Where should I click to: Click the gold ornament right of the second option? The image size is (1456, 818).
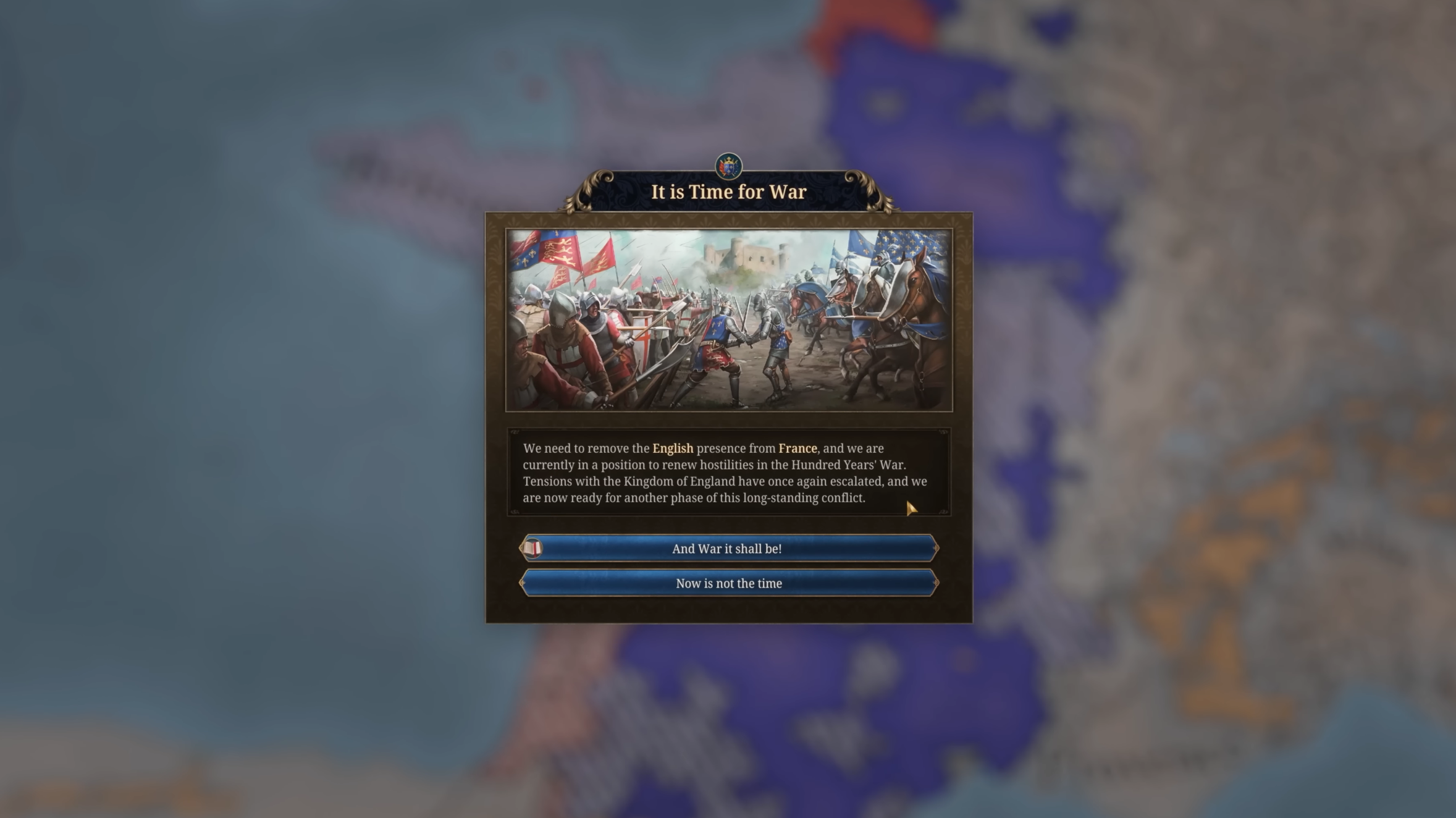tap(934, 583)
